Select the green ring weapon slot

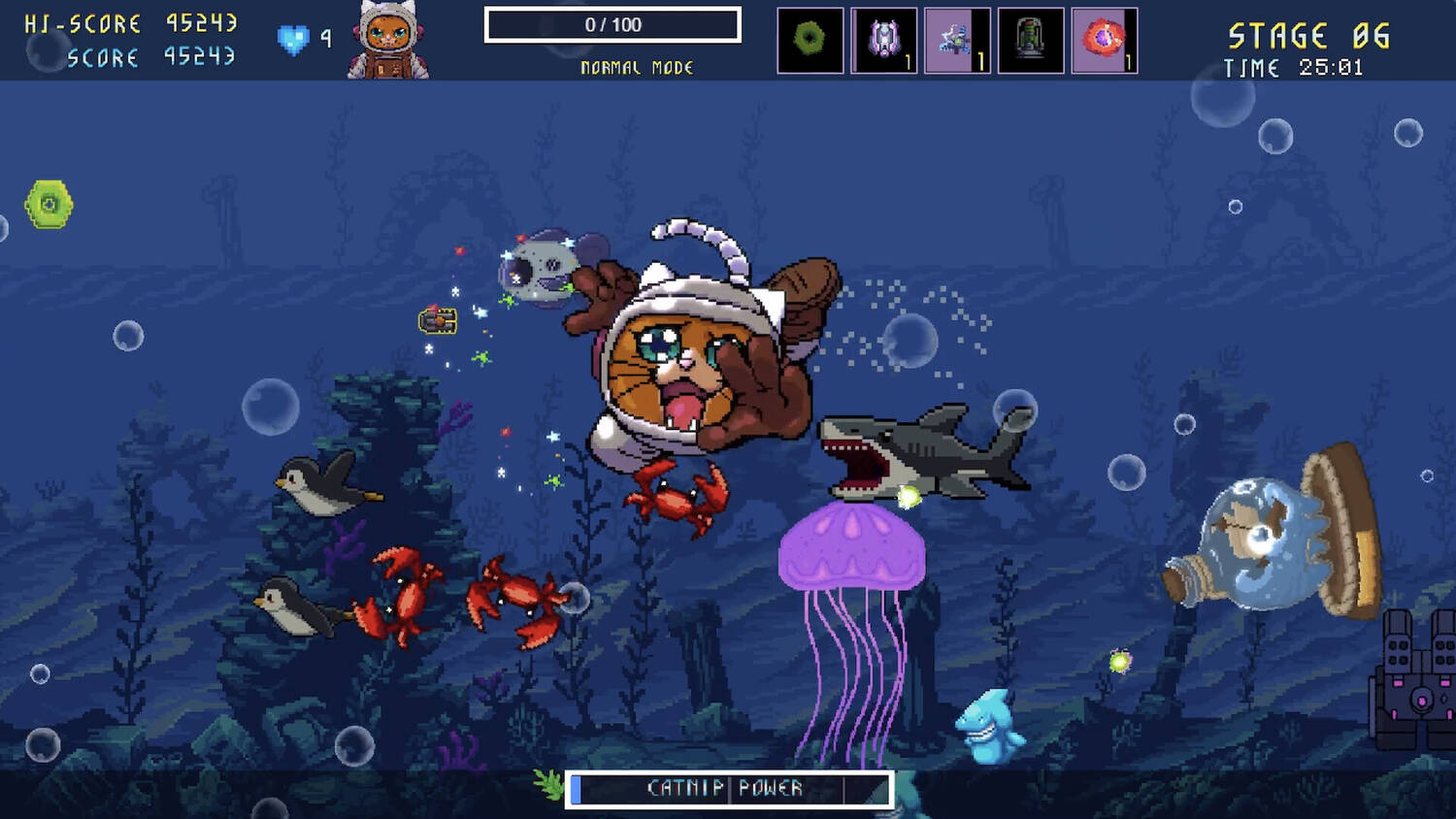click(810, 40)
